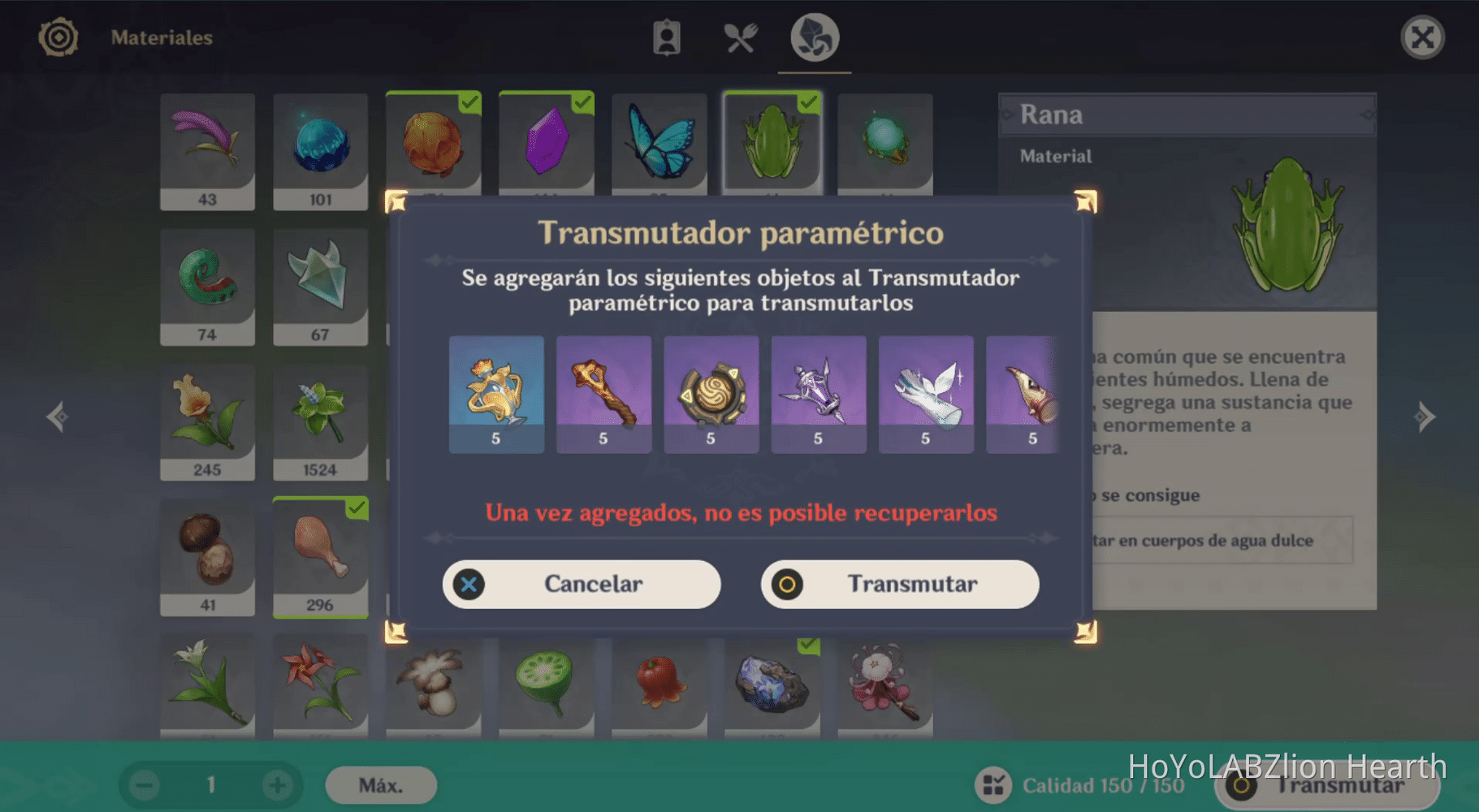This screenshot has width=1479, height=812.
Task: Select the chicken leg food item
Action: point(321,556)
